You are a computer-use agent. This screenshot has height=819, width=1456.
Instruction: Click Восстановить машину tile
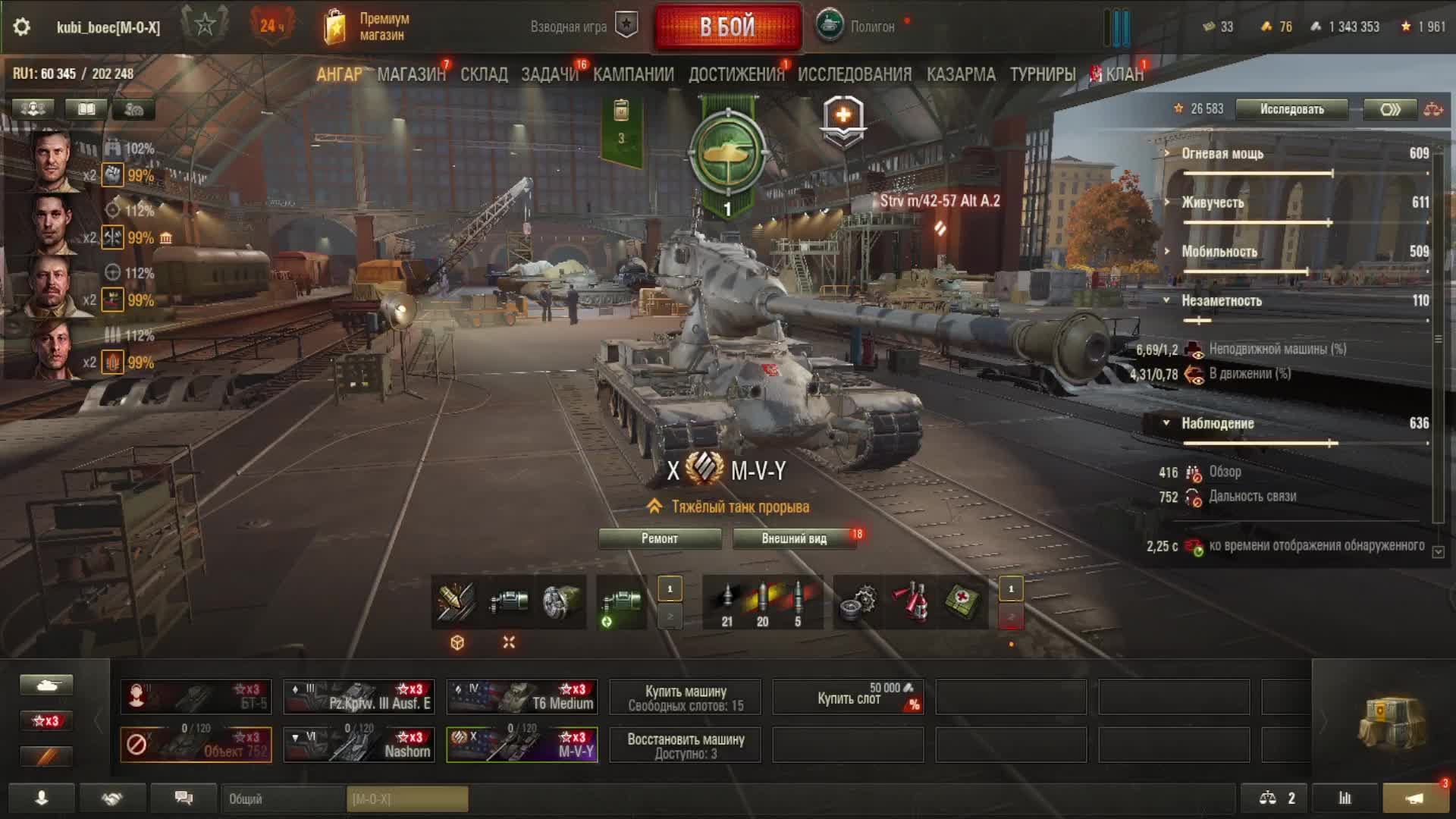click(686, 745)
